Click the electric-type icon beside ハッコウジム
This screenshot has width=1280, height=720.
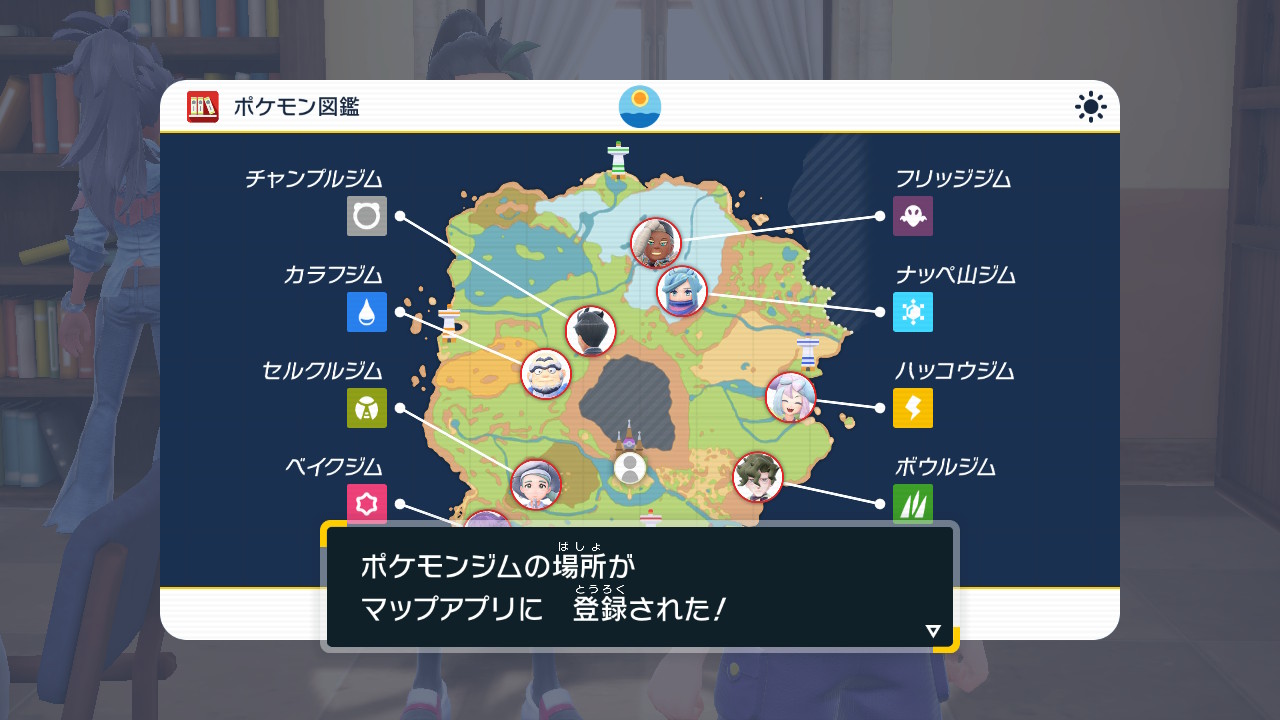point(912,408)
